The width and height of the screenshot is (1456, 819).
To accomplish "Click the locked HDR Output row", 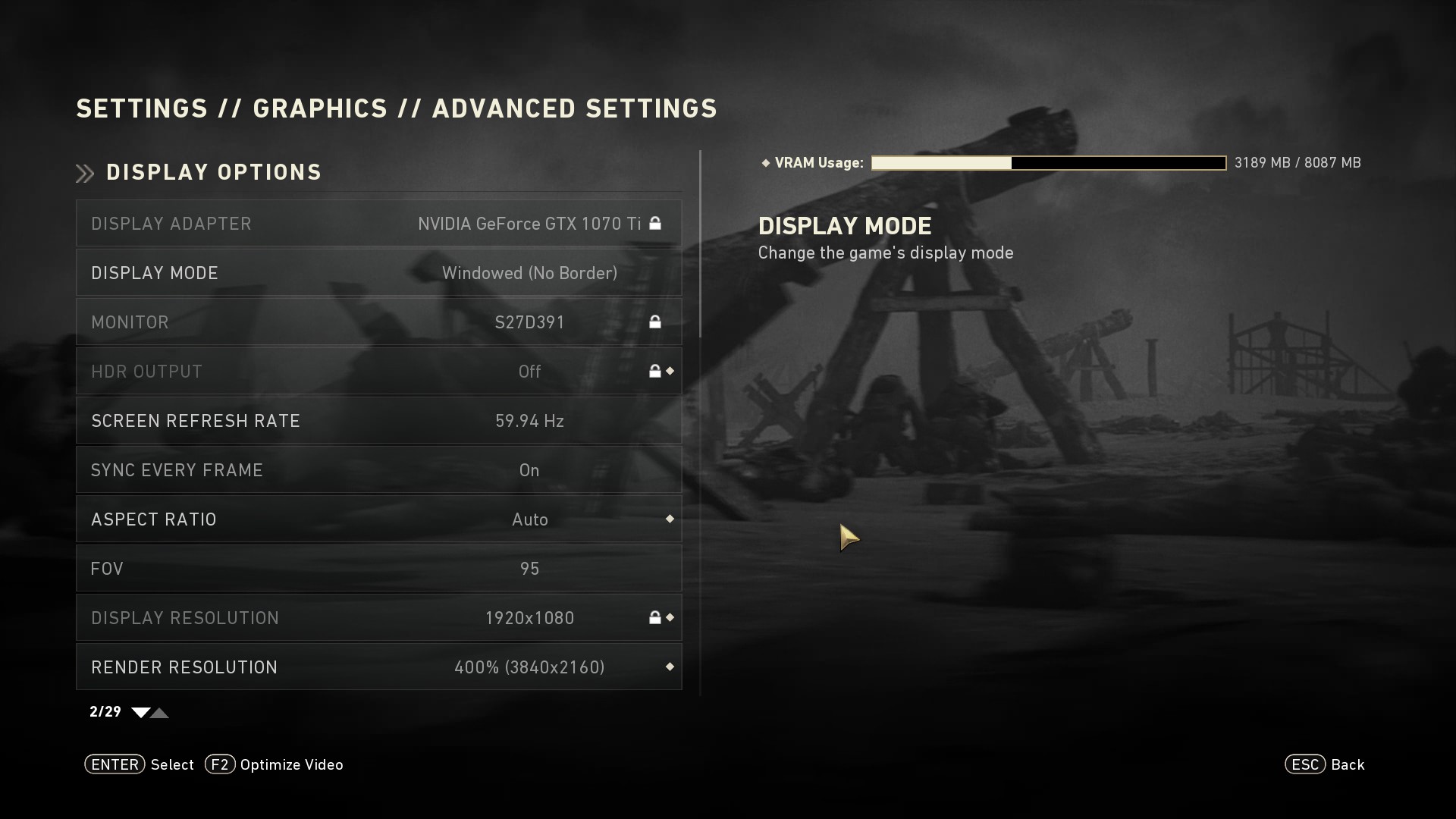I will tap(378, 372).
